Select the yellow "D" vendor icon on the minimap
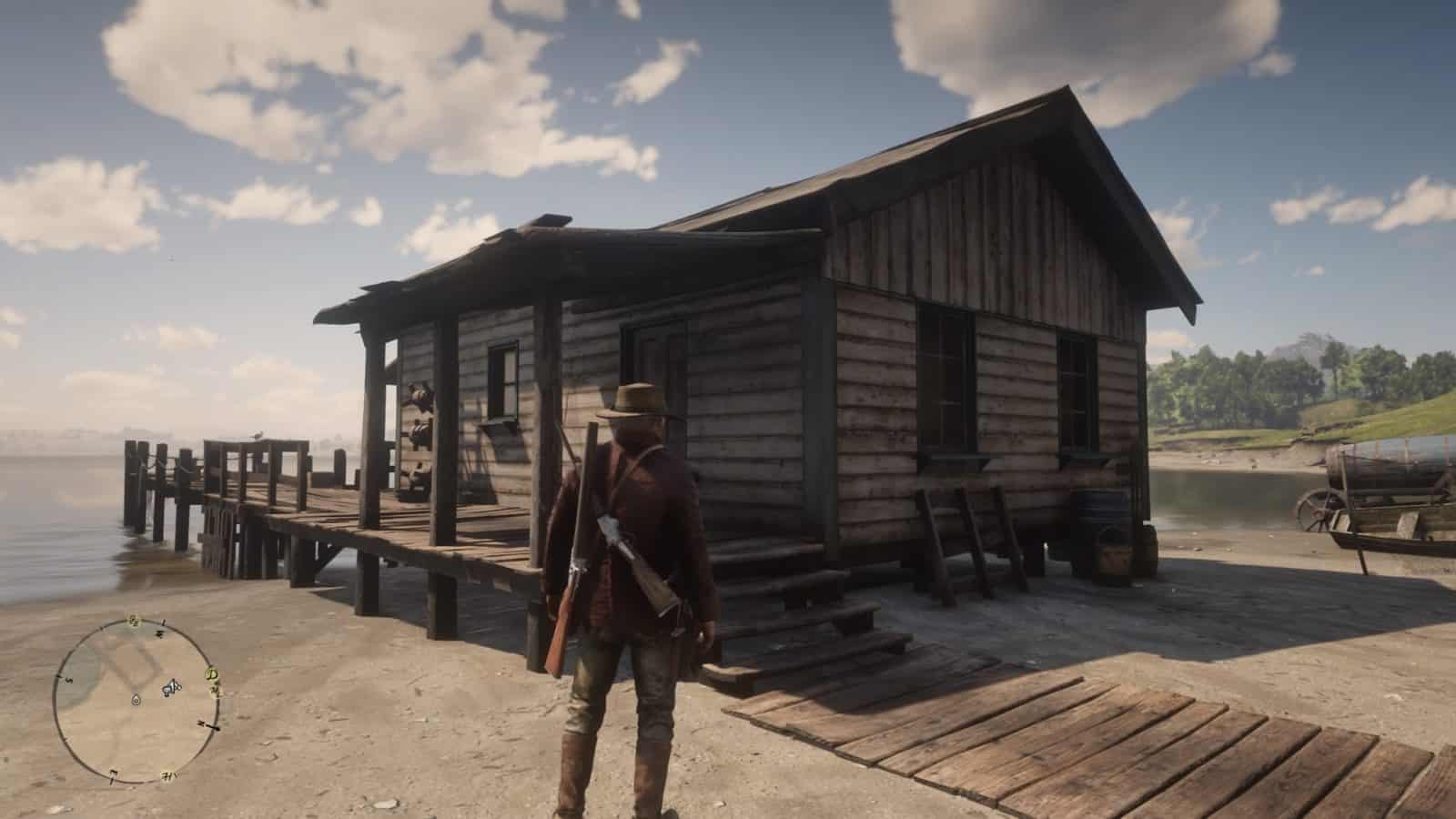Viewport: 1456px width, 819px height. coord(211,673)
